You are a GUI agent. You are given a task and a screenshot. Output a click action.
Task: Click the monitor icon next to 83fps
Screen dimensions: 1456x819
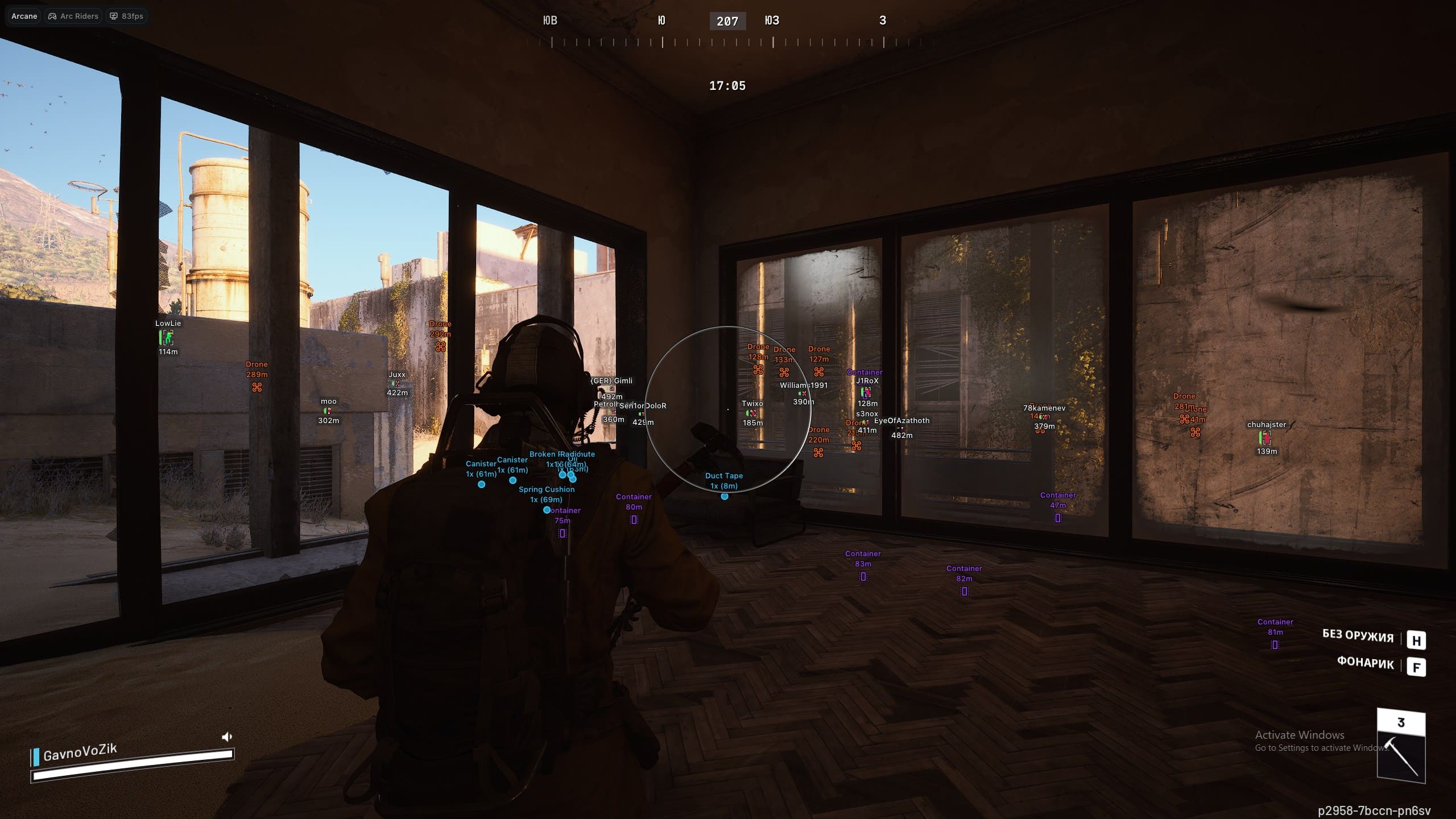pos(114,16)
